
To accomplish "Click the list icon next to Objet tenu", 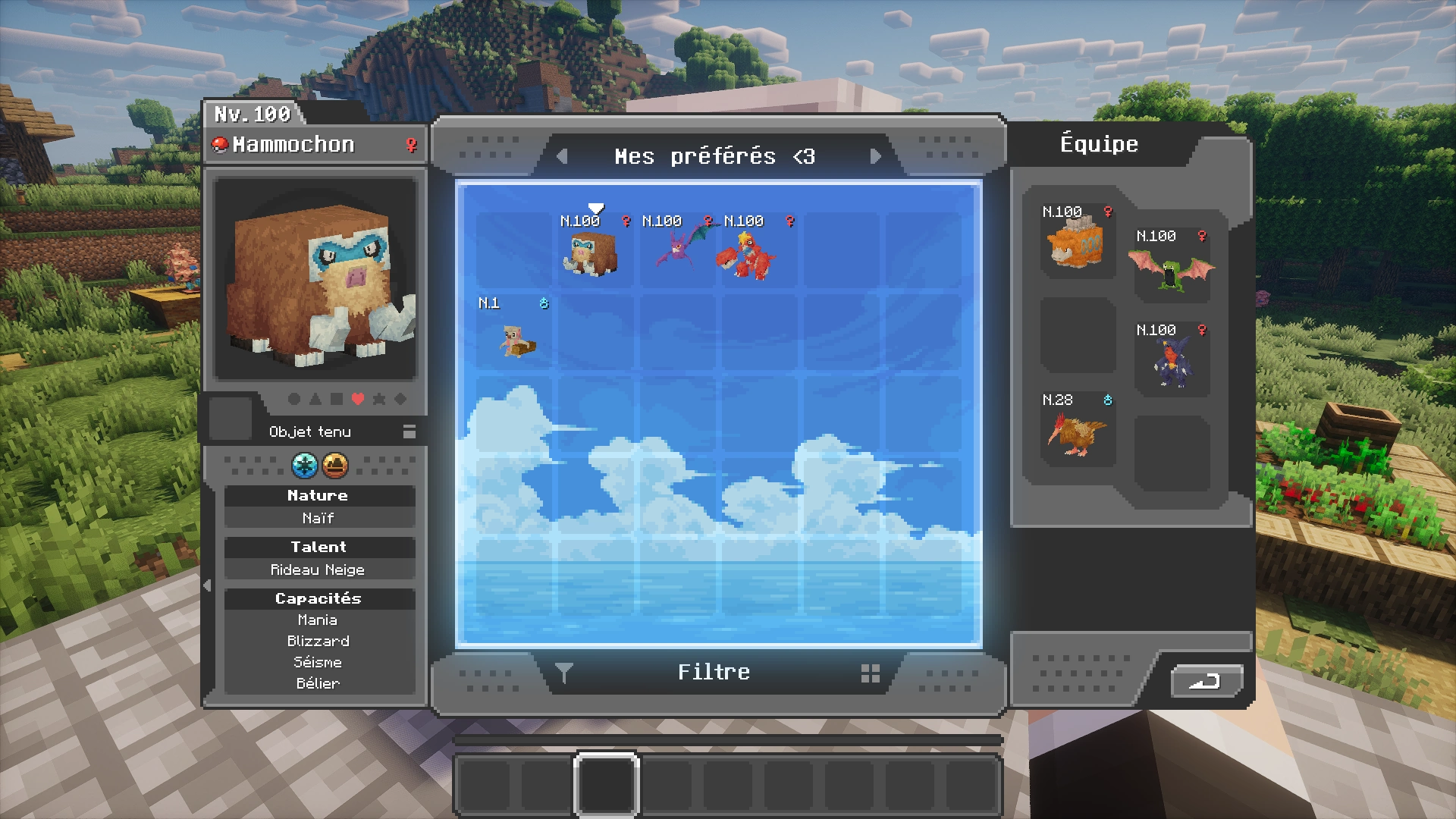I will 409,431.
